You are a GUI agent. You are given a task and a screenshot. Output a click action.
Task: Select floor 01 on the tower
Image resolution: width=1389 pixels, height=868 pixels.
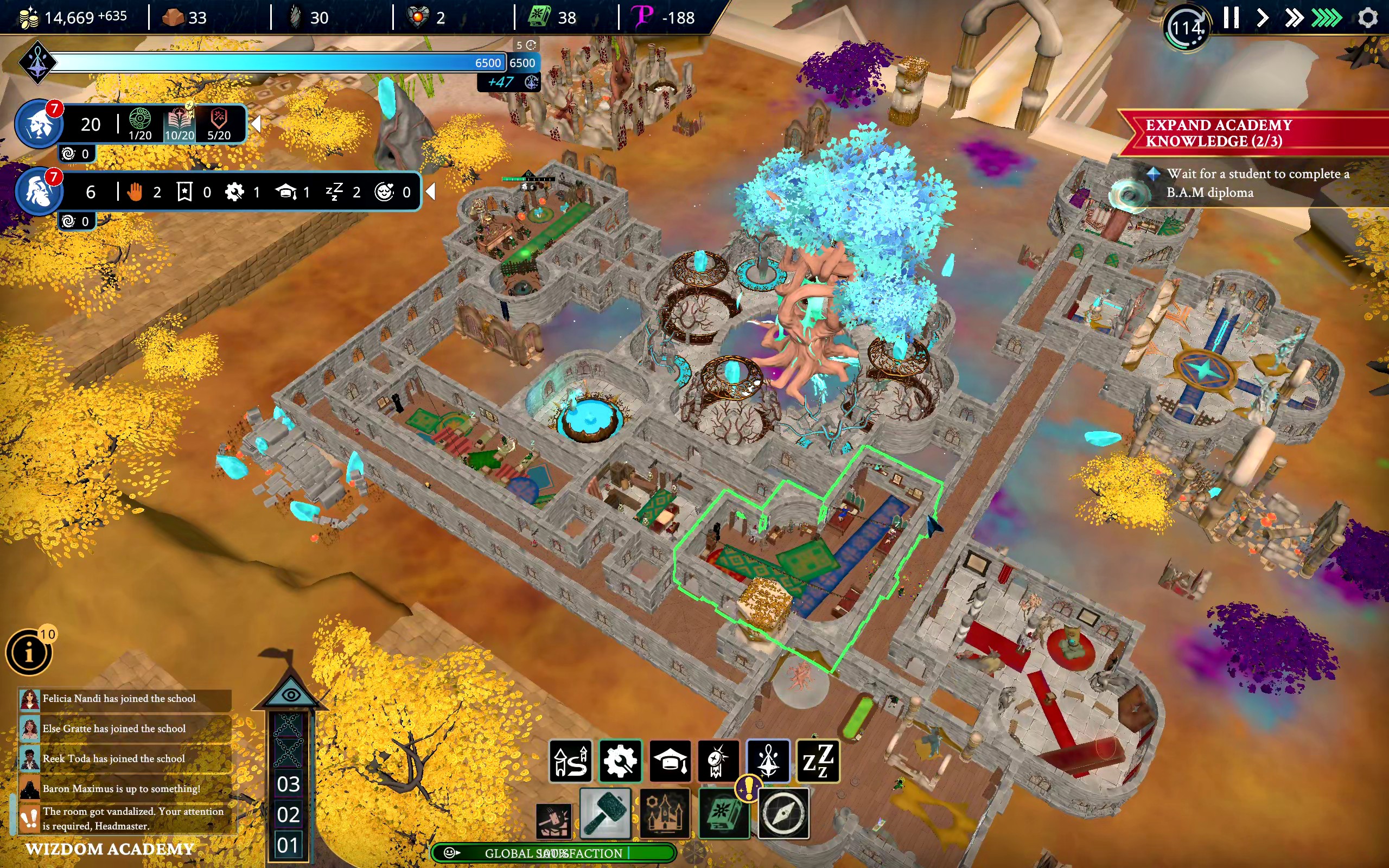[288, 845]
